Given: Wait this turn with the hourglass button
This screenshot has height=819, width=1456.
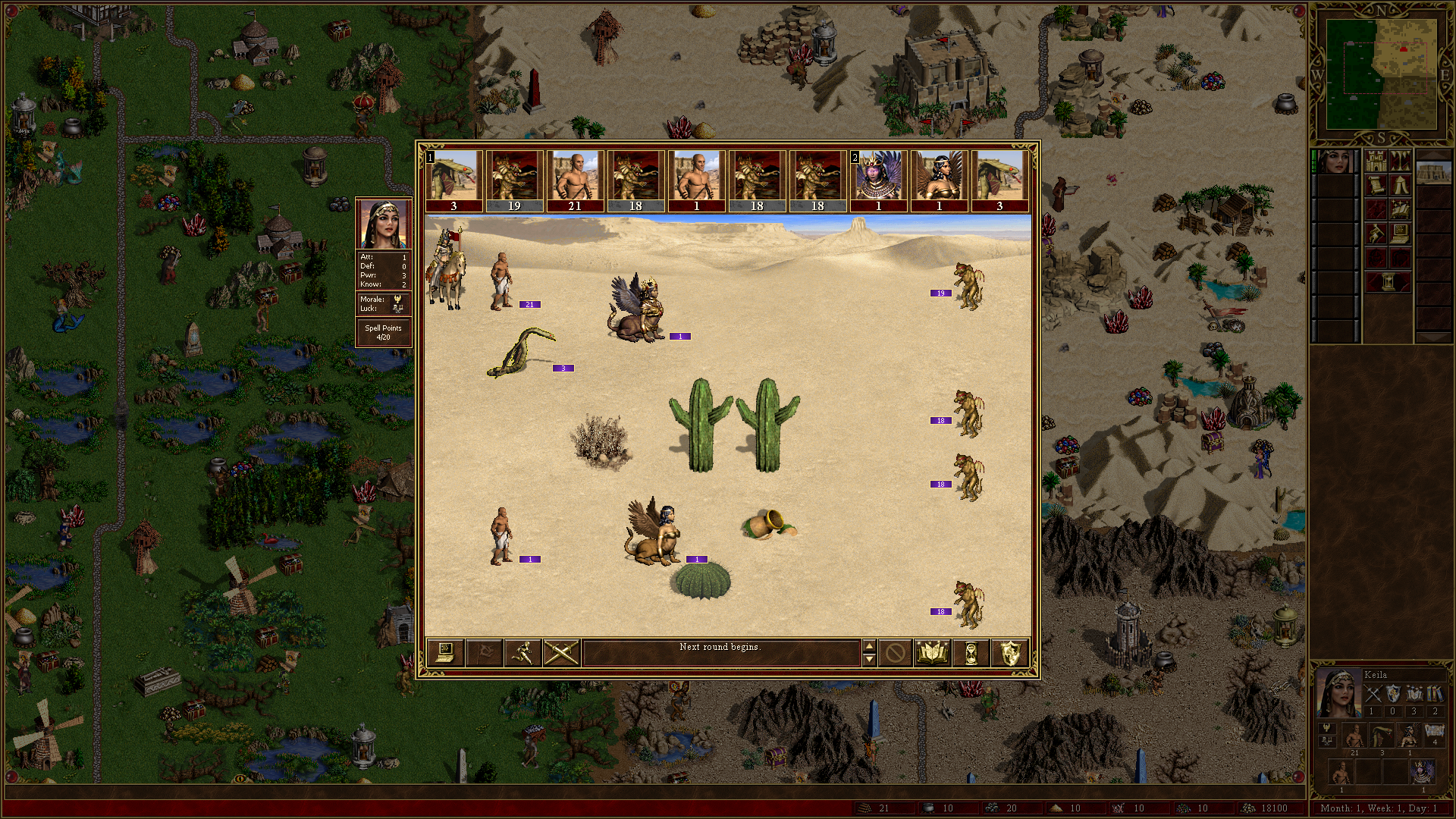Looking at the screenshot, I should tap(971, 652).
